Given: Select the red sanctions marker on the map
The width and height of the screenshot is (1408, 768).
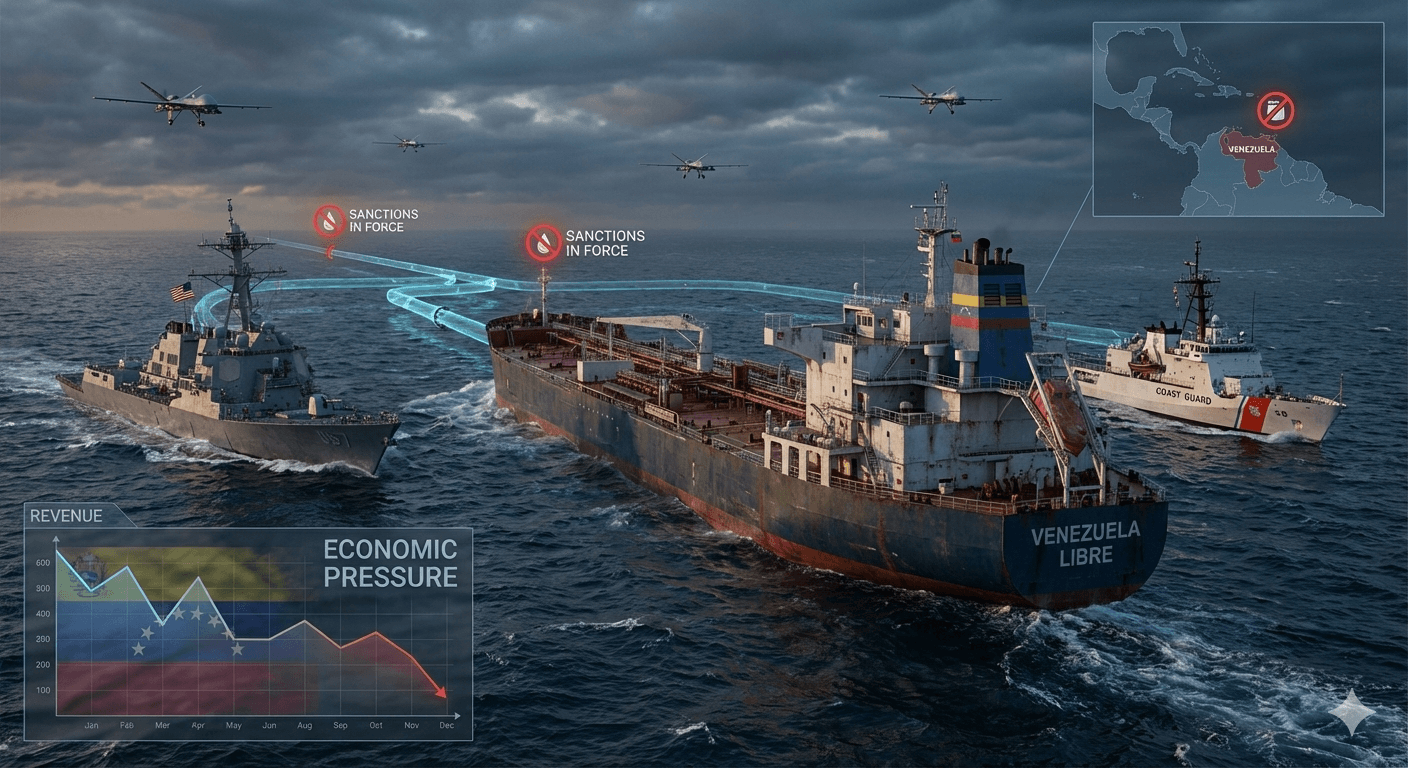Looking at the screenshot, I should pyautogui.click(x=1275, y=110).
